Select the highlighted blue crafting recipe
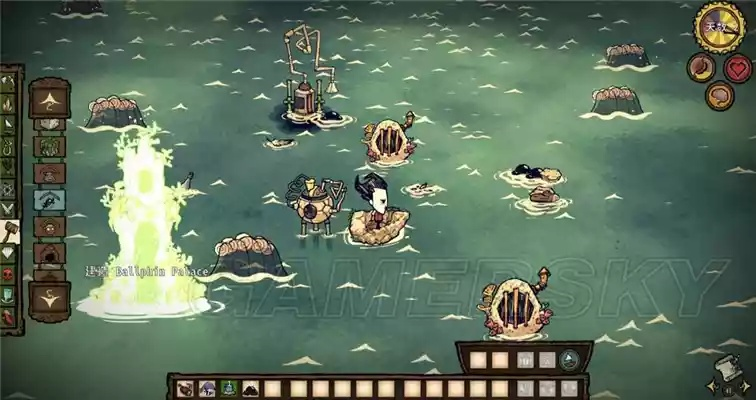The width and height of the screenshot is (756, 400). (x=49, y=200)
